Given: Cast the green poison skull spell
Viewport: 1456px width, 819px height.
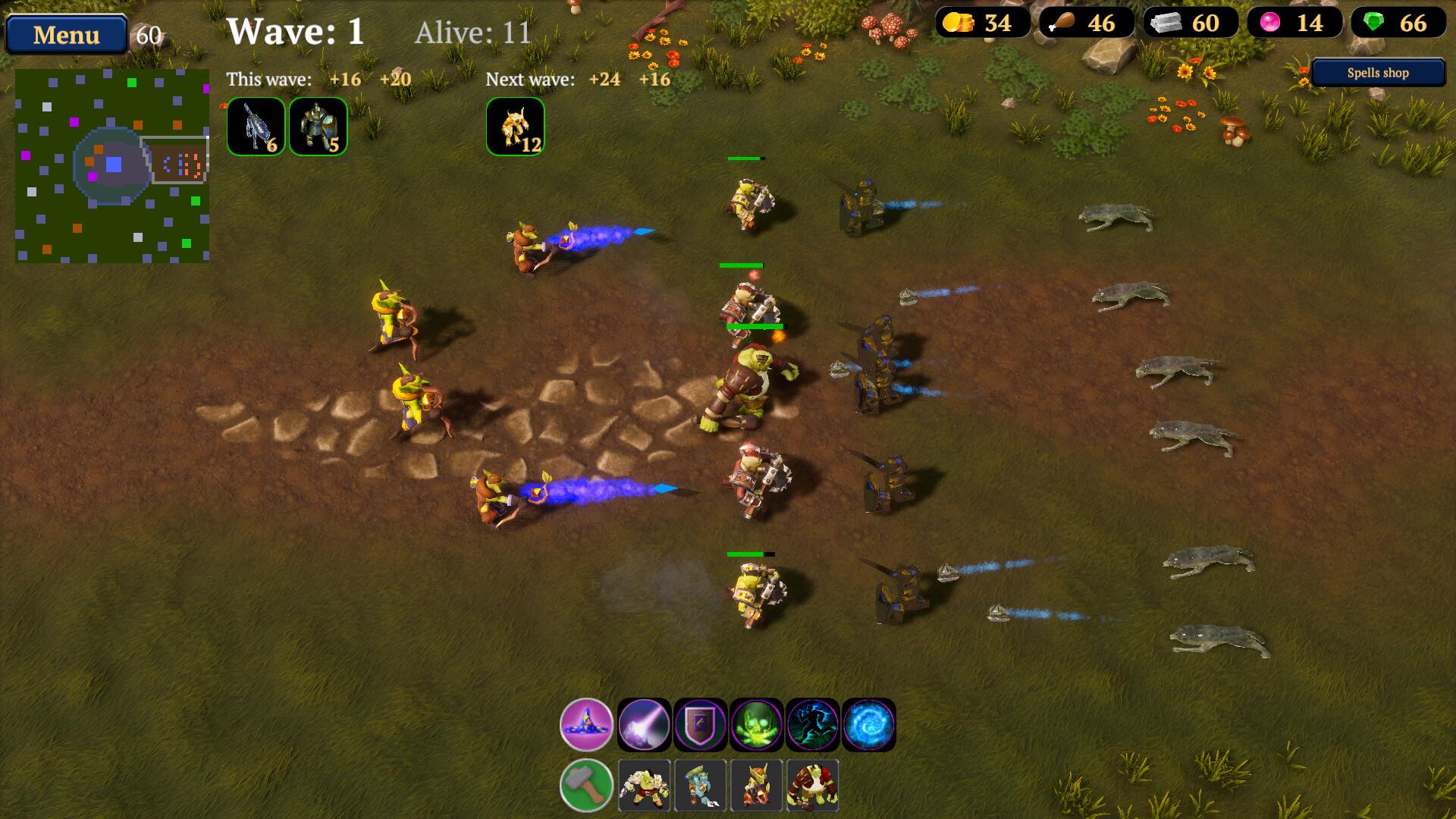Looking at the screenshot, I should click(755, 724).
